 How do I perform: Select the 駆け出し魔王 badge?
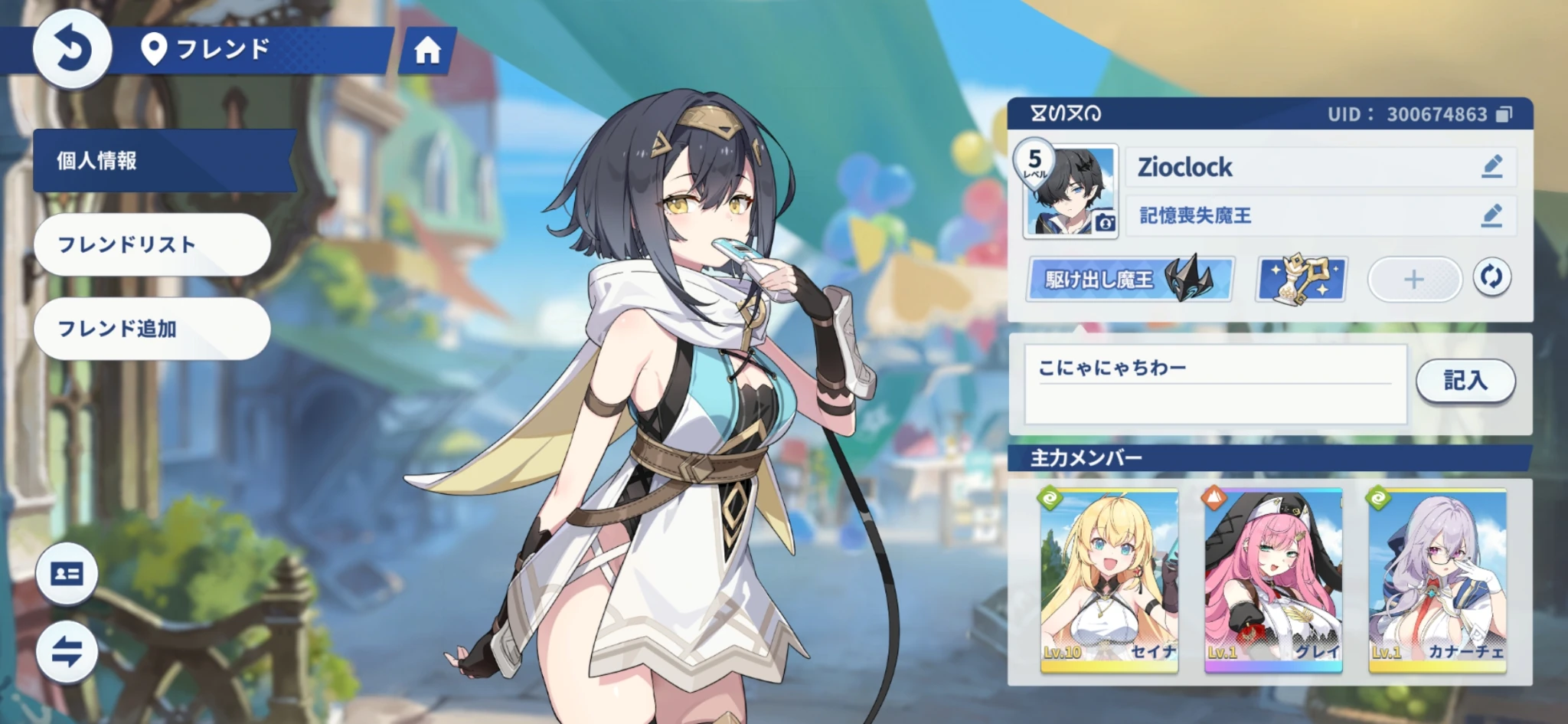1129,279
